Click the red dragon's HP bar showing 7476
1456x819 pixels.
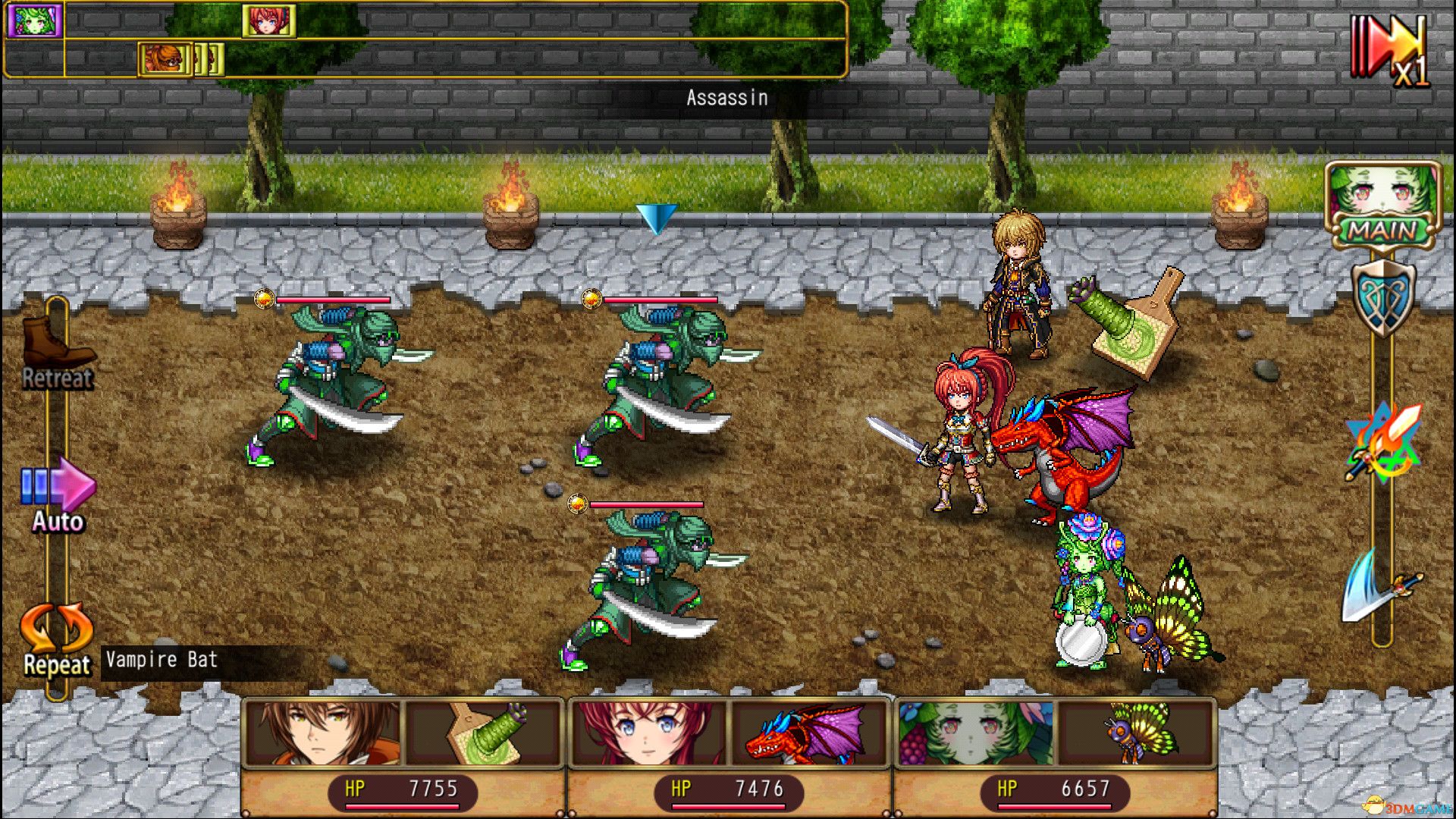click(728, 790)
